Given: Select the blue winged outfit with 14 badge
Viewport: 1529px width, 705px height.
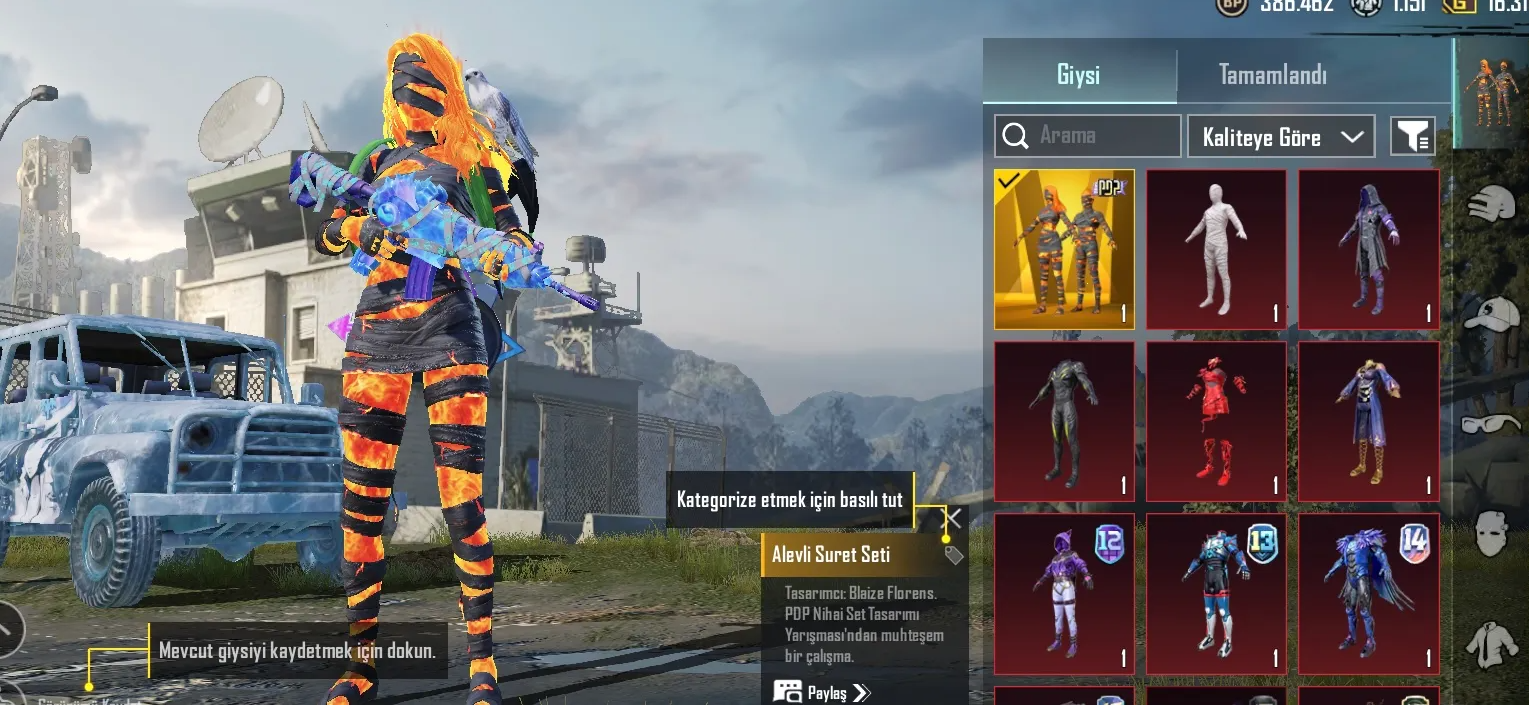Looking at the screenshot, I should pos(1368,593).
